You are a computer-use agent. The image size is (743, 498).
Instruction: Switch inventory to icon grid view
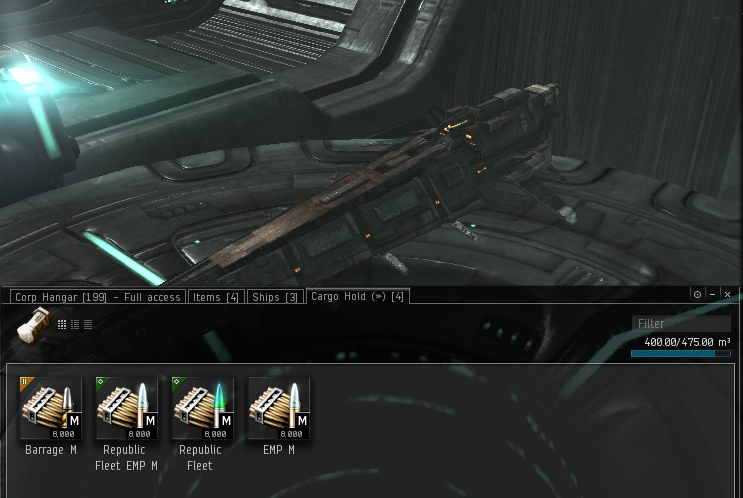pyautogui.click(x=62, y=325)
